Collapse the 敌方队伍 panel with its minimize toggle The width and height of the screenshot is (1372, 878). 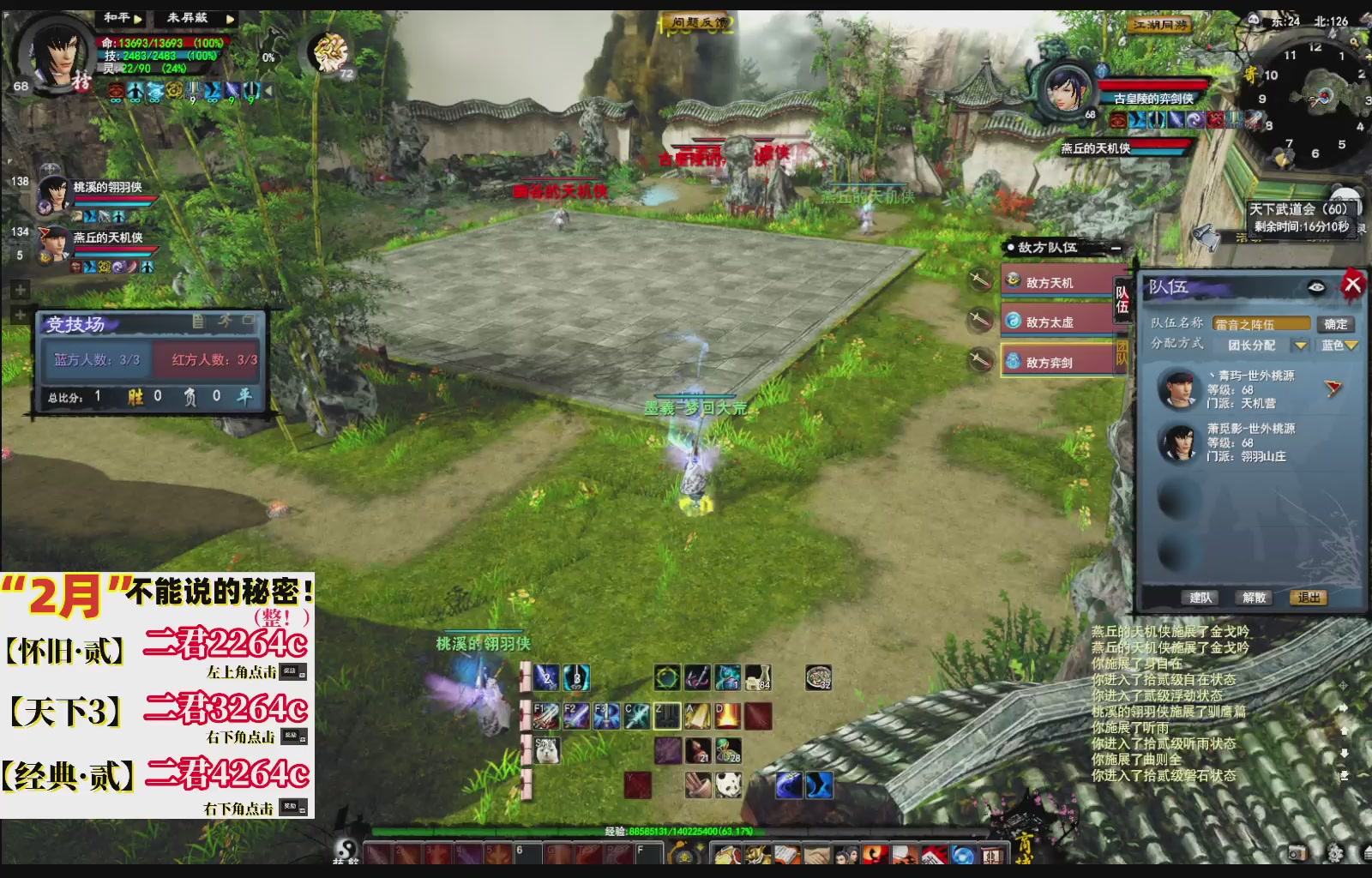click(1116, 248)
